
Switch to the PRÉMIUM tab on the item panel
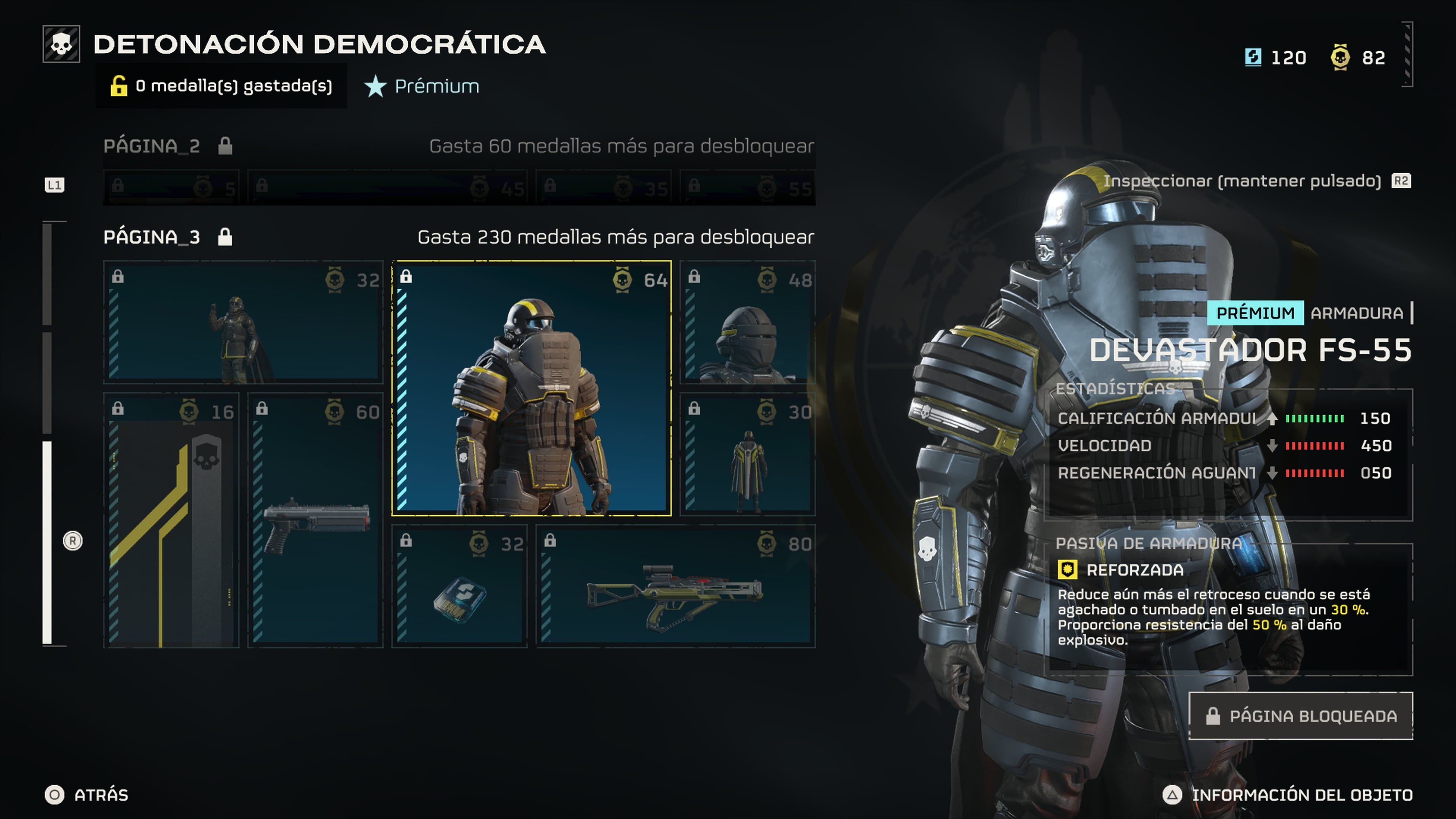[1255, 313]
